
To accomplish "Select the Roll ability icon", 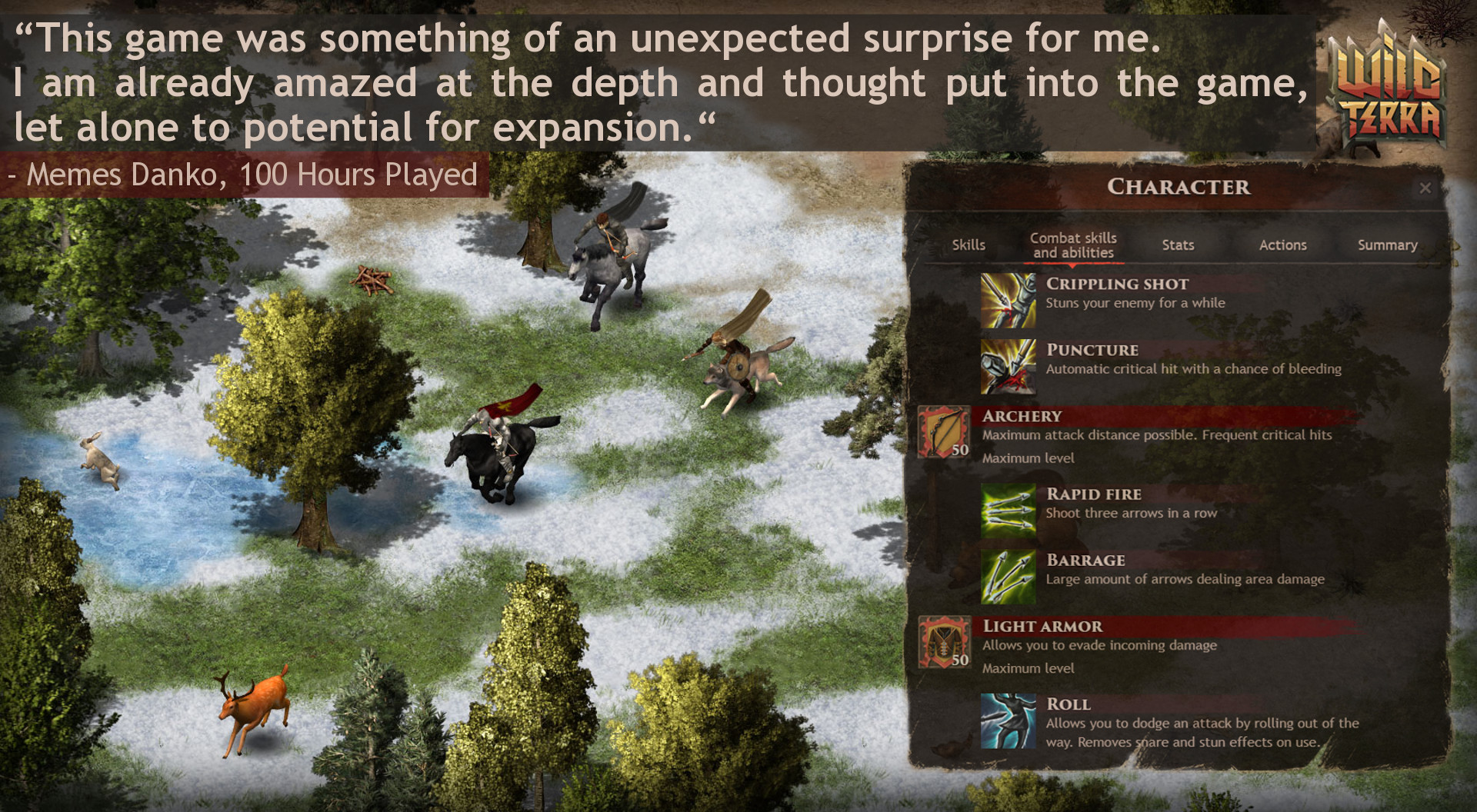I will (1009, 723).
